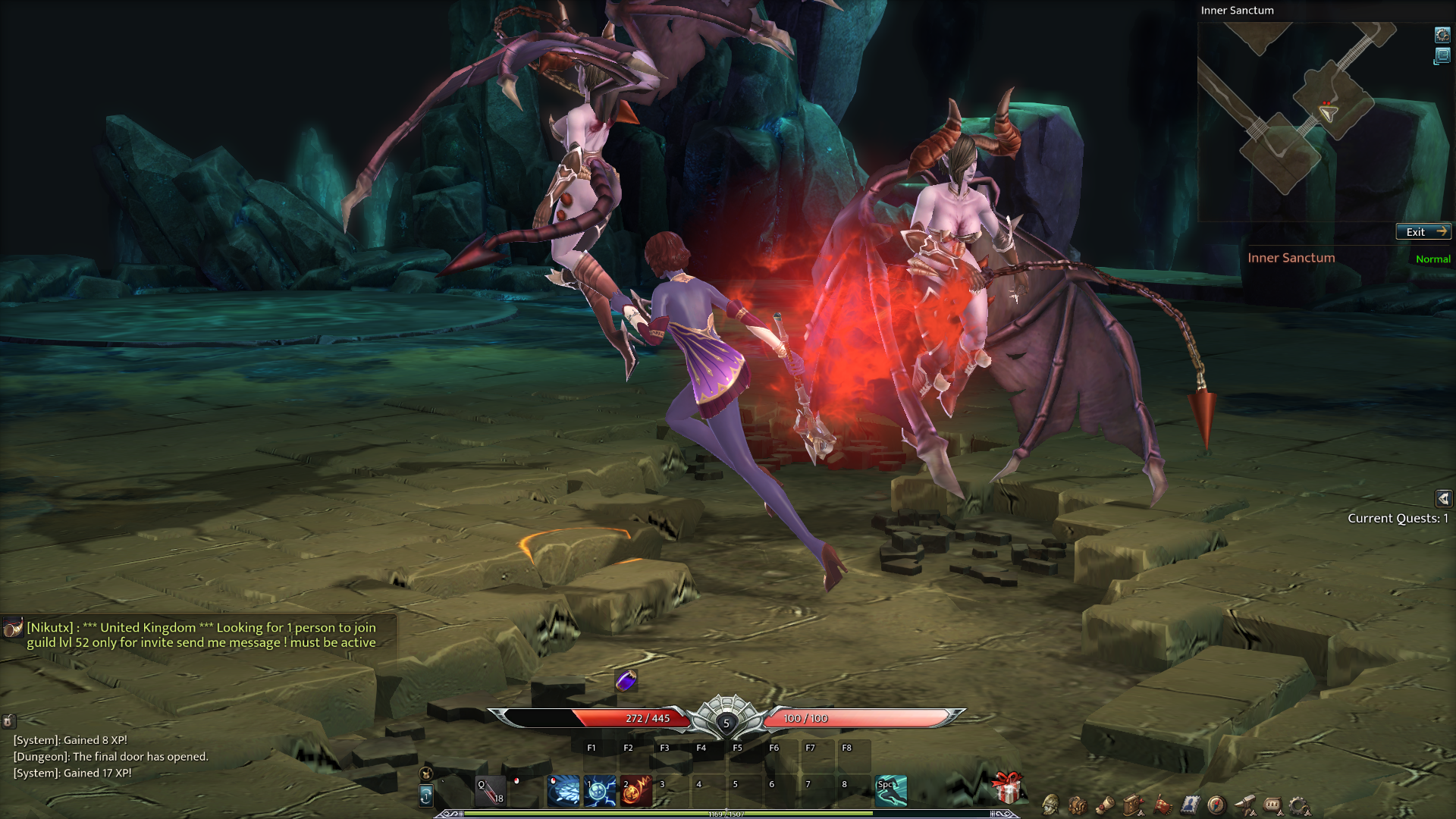Viewport: 1456px width, 819px height.
Task: Cast the fireball skill in slot 2
Action: 636,791
